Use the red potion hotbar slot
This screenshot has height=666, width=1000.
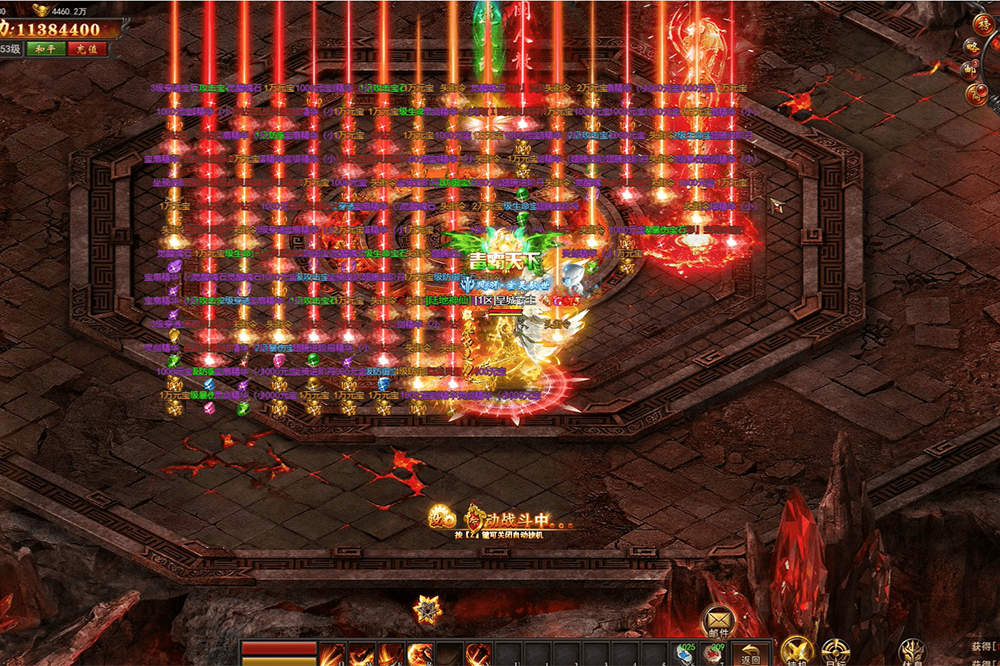click(714, 654)
